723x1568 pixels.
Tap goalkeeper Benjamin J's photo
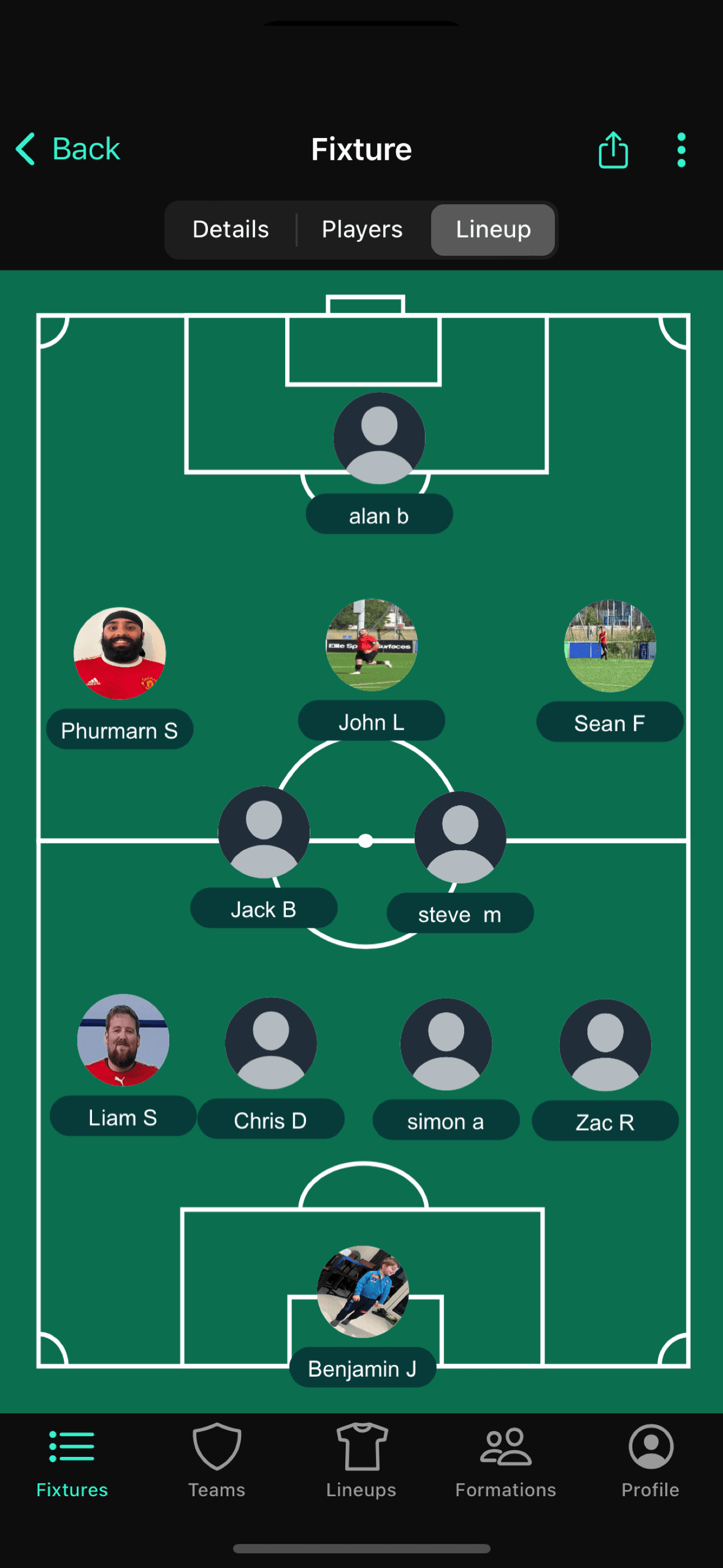[362, 1290]
